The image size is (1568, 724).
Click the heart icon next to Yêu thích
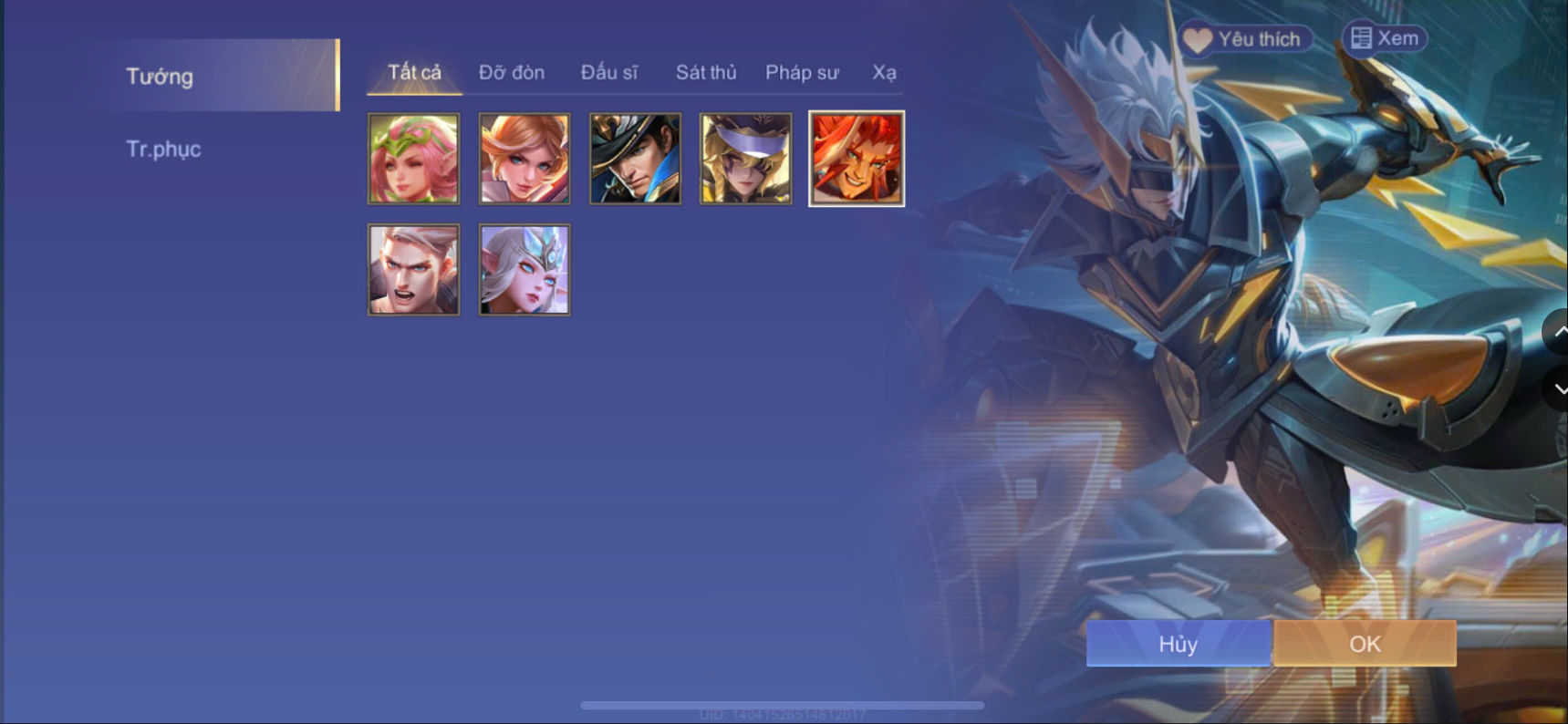(x=1197, y=39)
